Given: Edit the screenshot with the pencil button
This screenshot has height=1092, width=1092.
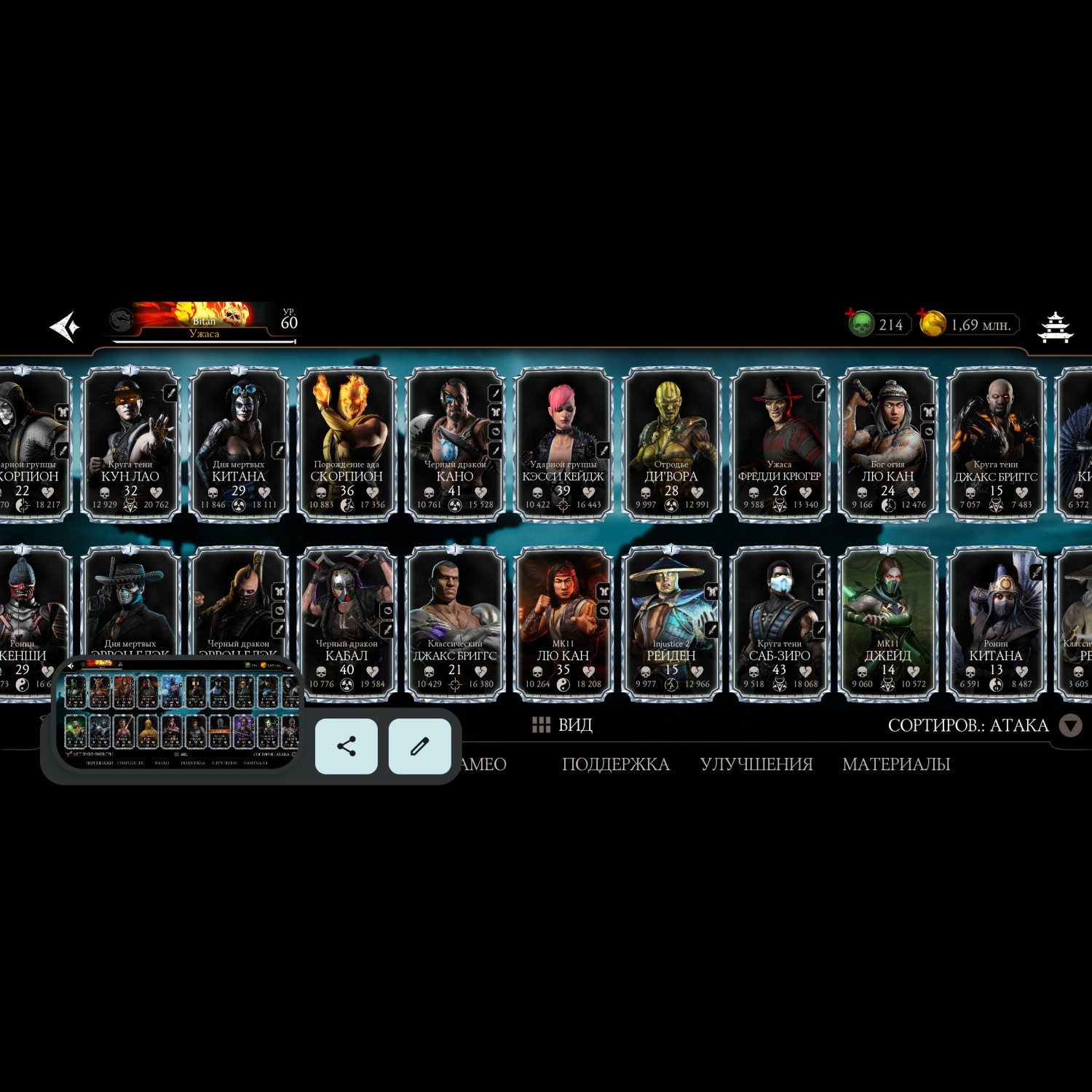Looking at the screenshot, I should tap(419, 746).
